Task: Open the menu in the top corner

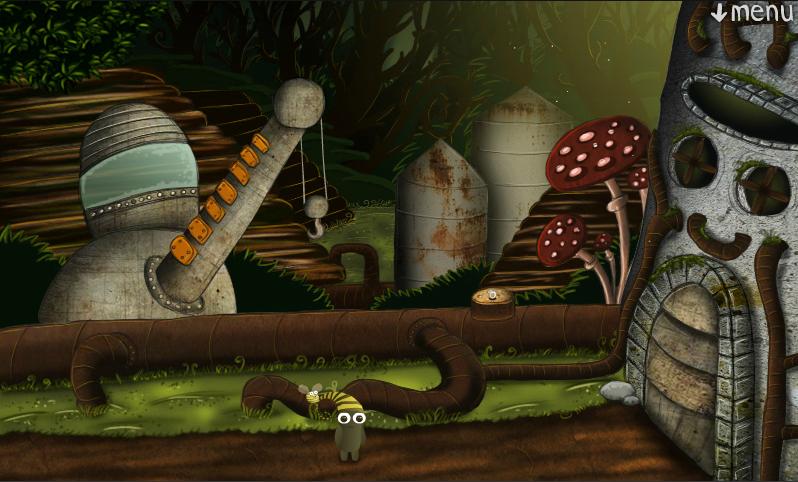Action: click(x=752, y=13)
